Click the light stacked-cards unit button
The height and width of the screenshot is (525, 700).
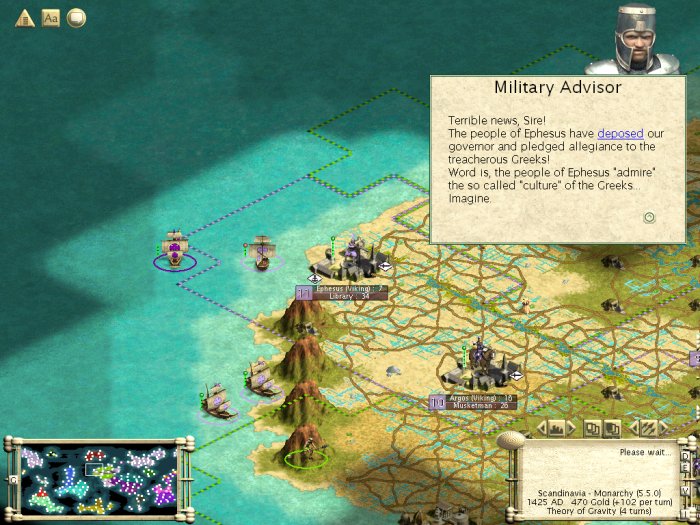592,428
